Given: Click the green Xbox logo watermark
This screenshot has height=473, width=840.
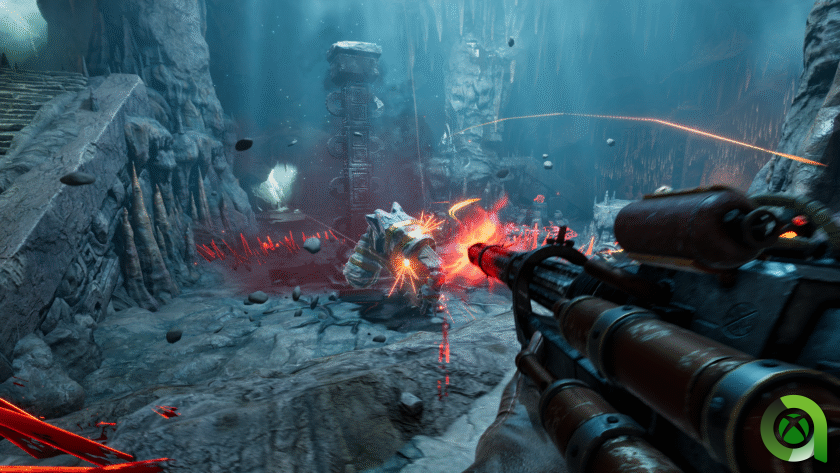Looking at the screenshot, I should (793, 429).
